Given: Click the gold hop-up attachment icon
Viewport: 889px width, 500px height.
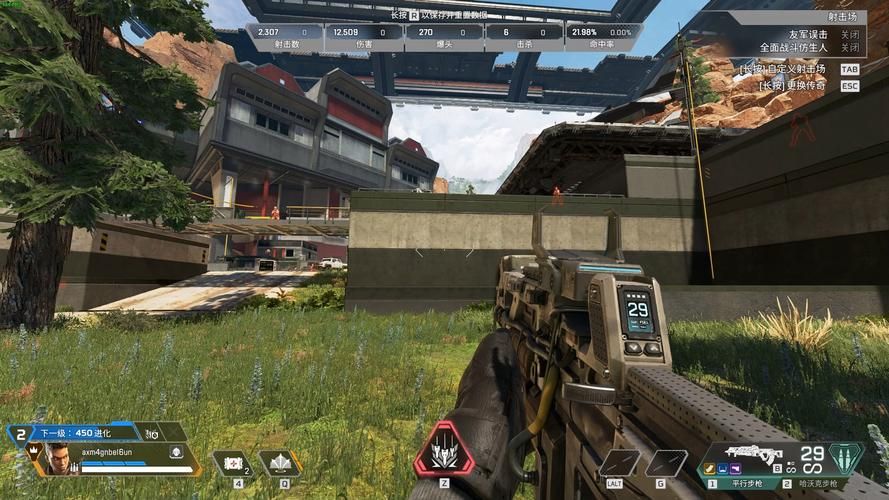Looking at the screenshot, I should tap(708, 467).
